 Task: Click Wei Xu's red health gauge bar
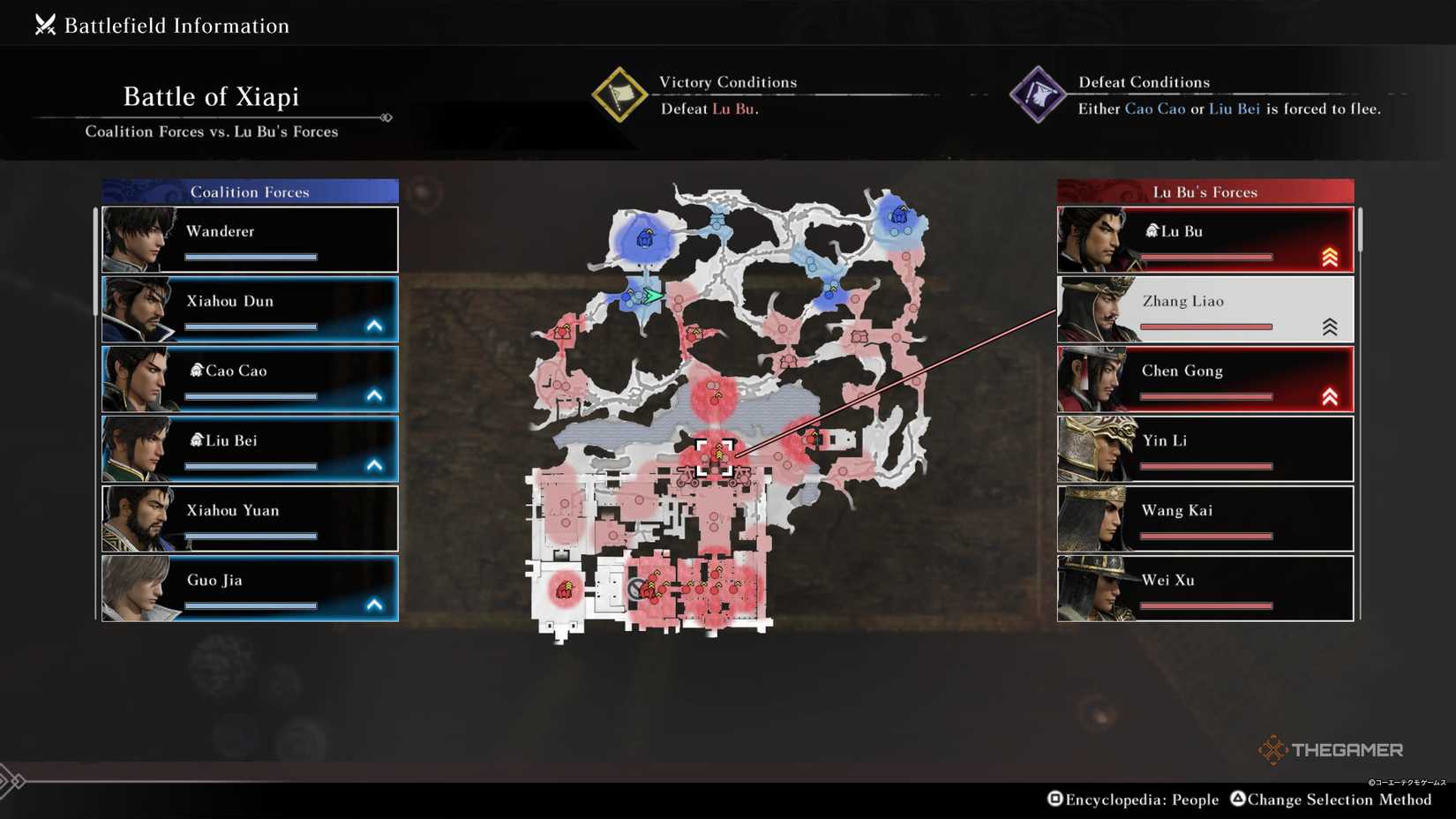(x=1205, y=605)
